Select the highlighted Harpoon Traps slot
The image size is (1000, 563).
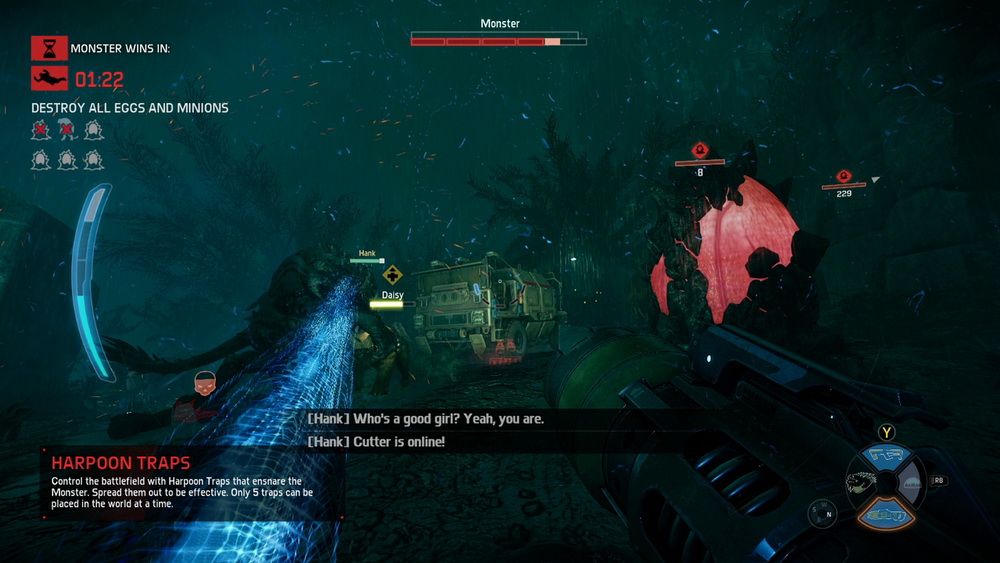click(x=885, y=512)
